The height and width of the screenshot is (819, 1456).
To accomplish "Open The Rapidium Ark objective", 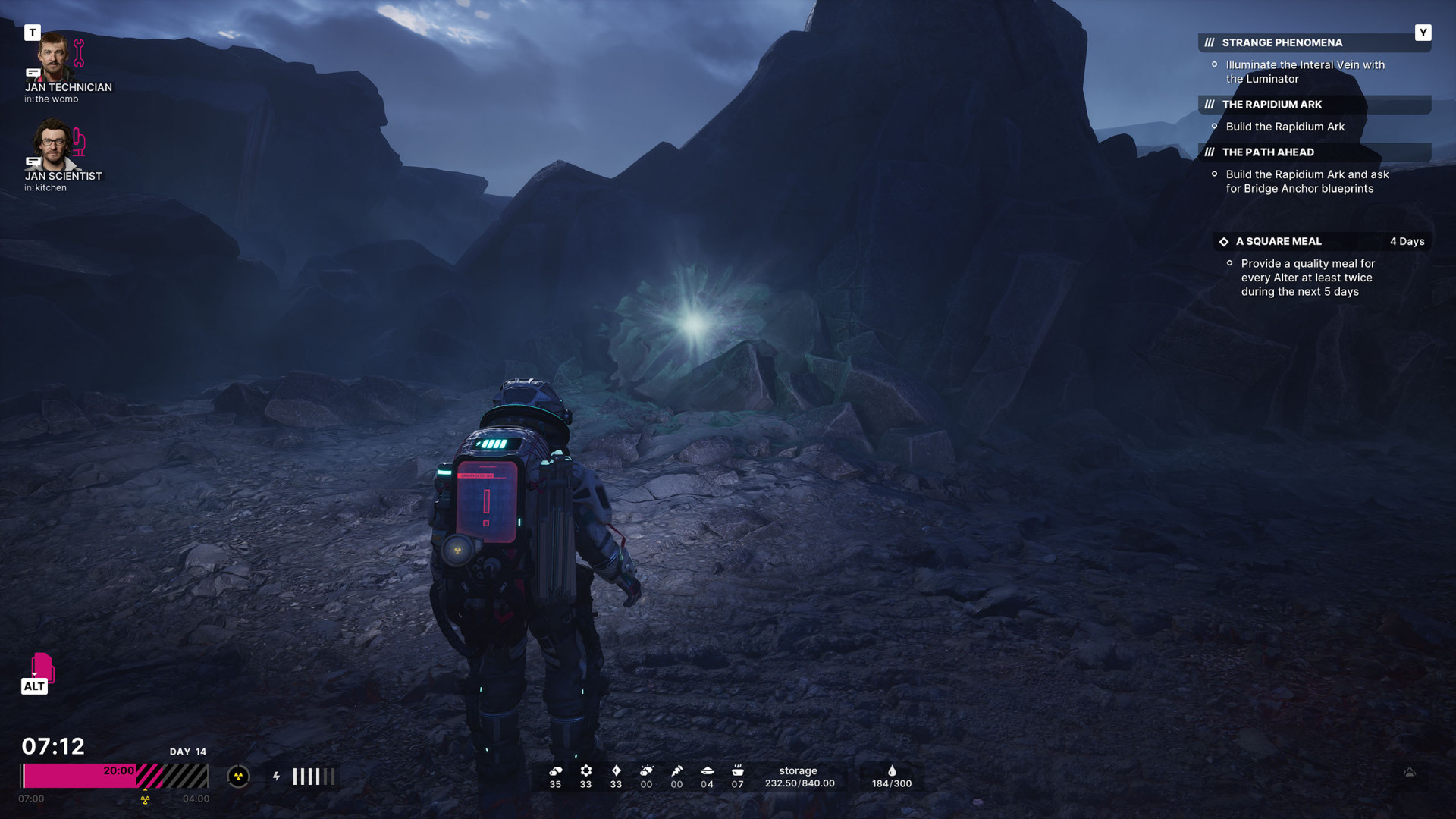I will (1272, 105).
